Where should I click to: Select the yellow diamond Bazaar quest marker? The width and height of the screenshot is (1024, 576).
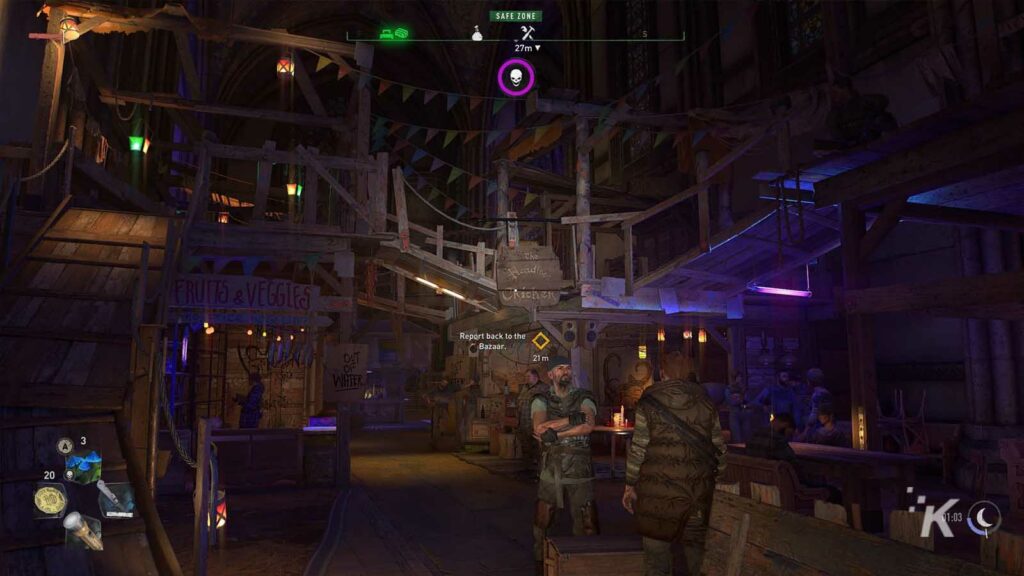click(x=541, y=340)
